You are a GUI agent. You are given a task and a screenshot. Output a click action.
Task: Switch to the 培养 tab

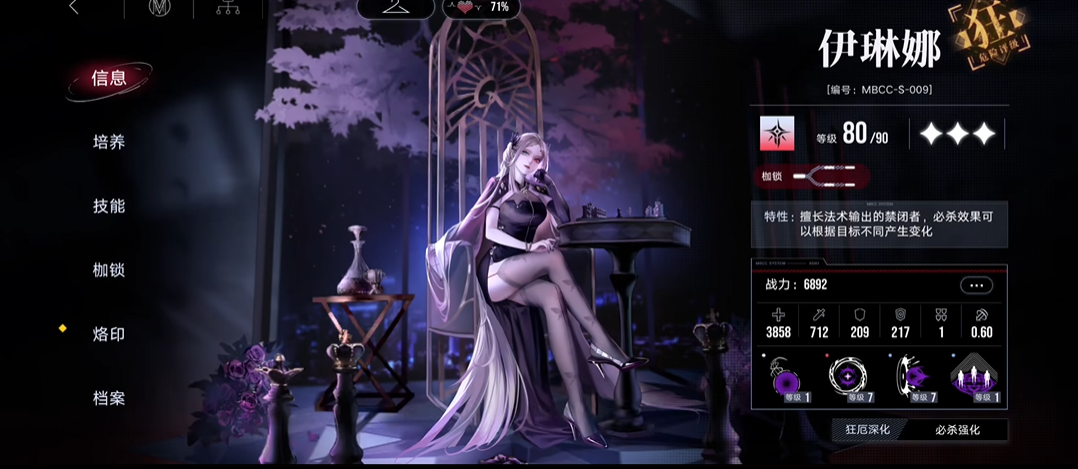coord(109,142)
